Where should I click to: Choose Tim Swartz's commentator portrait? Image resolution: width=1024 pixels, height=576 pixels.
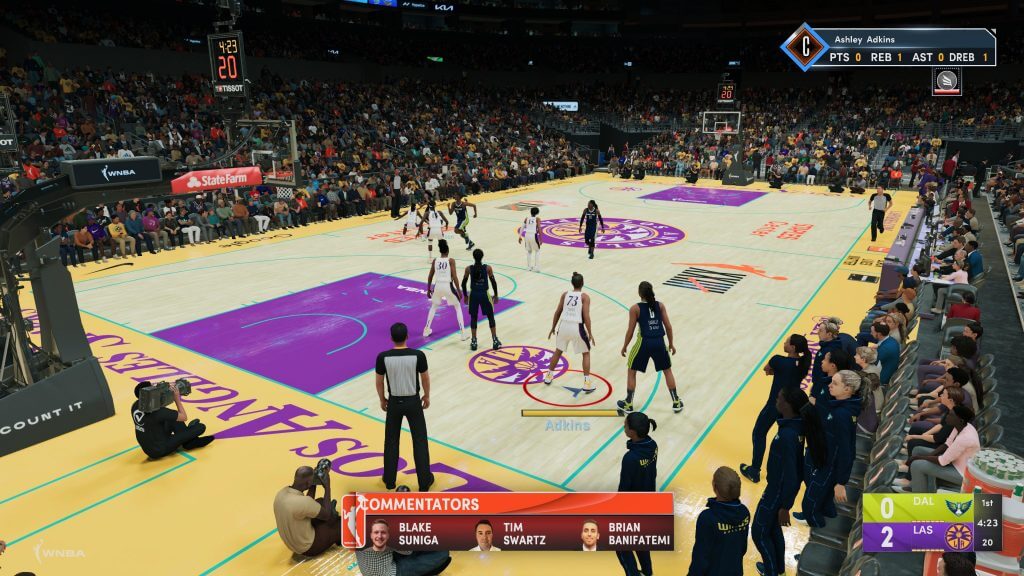[485, 534]
